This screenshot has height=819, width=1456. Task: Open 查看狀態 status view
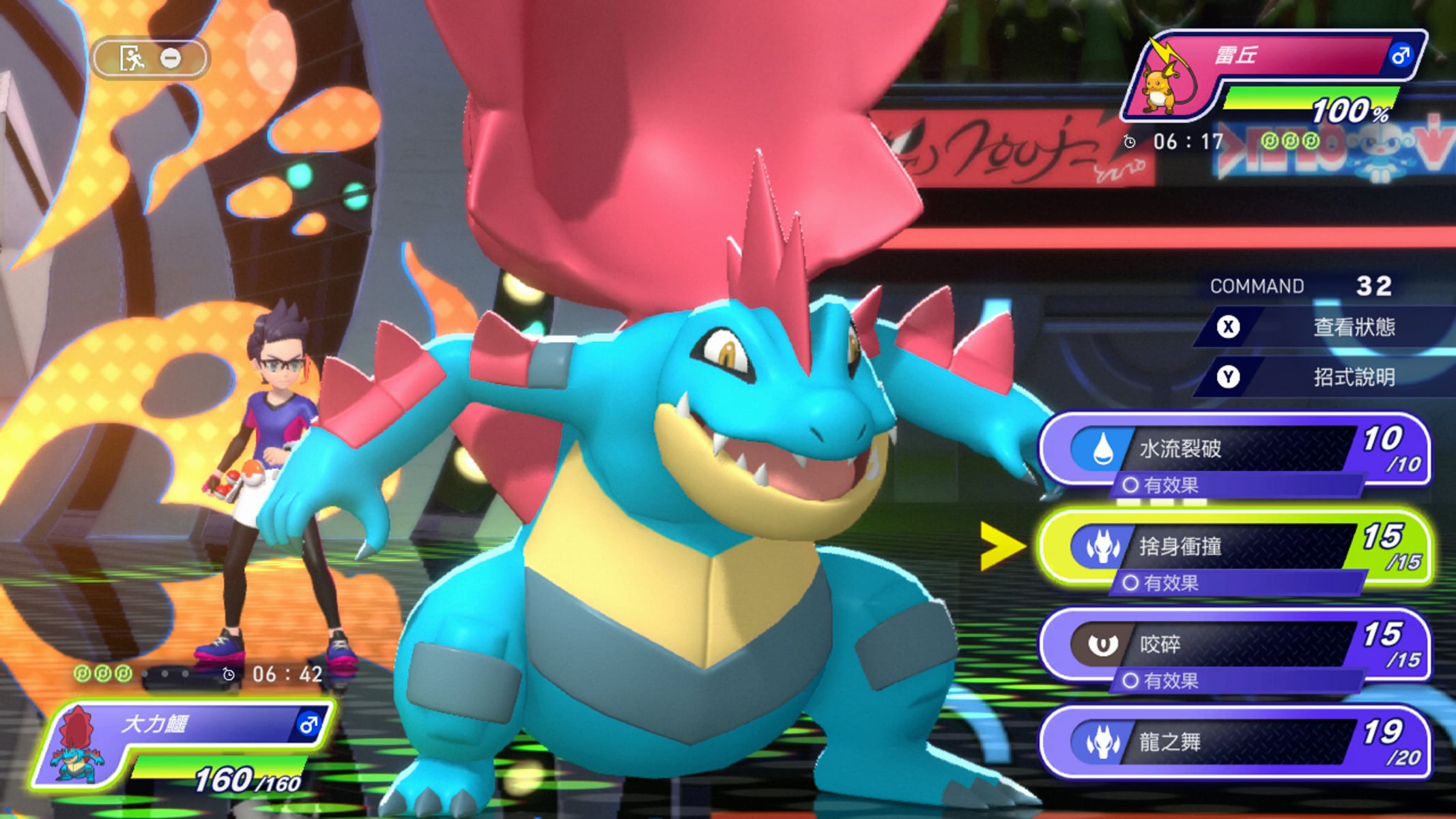point(1324,327)
